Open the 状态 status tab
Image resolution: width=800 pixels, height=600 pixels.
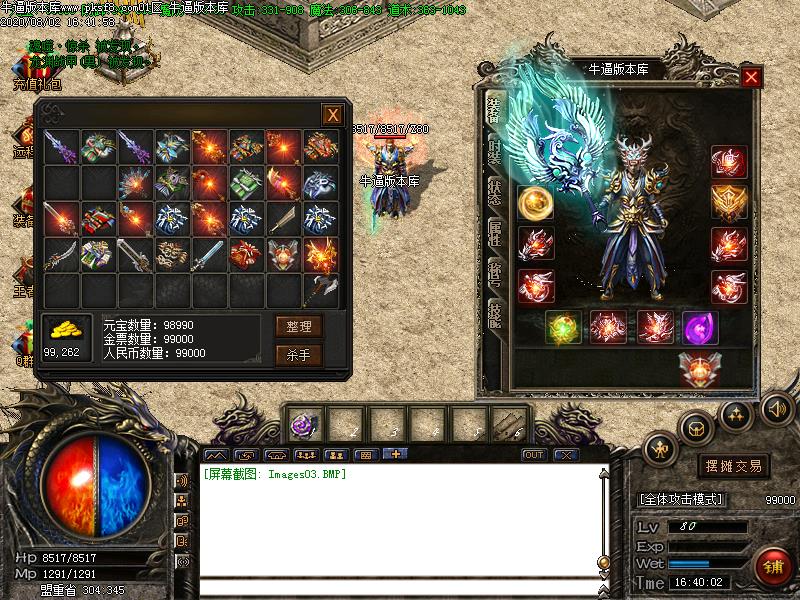pos(495,192)
